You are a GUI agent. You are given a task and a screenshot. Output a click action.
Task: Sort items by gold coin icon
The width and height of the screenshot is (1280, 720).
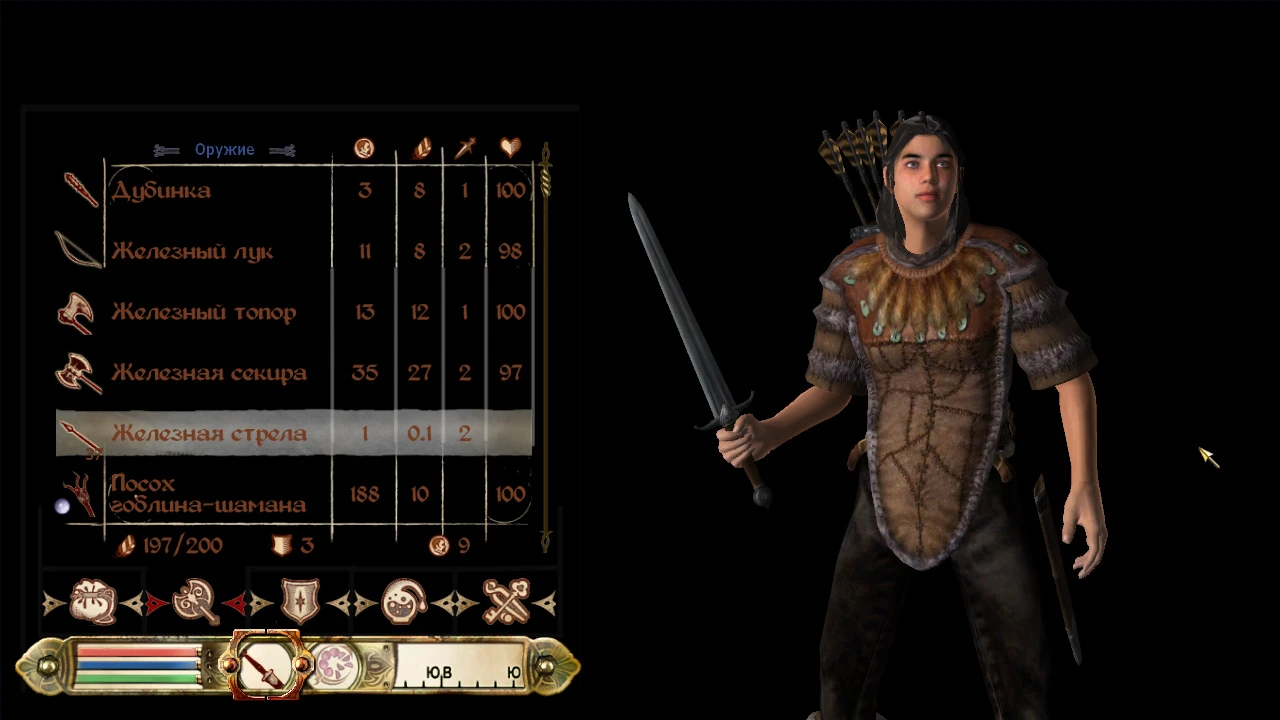pos(364,149)
